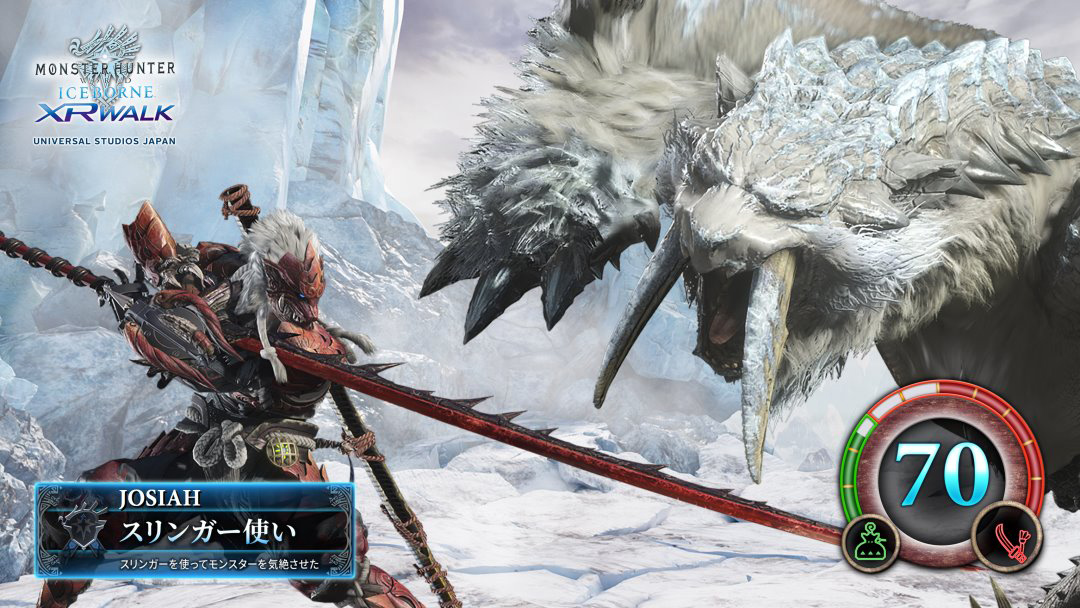Click the Monster Hunter Iceborne XR Walk logo
The image size is (1080, 608).
click(x=104, y=88)
